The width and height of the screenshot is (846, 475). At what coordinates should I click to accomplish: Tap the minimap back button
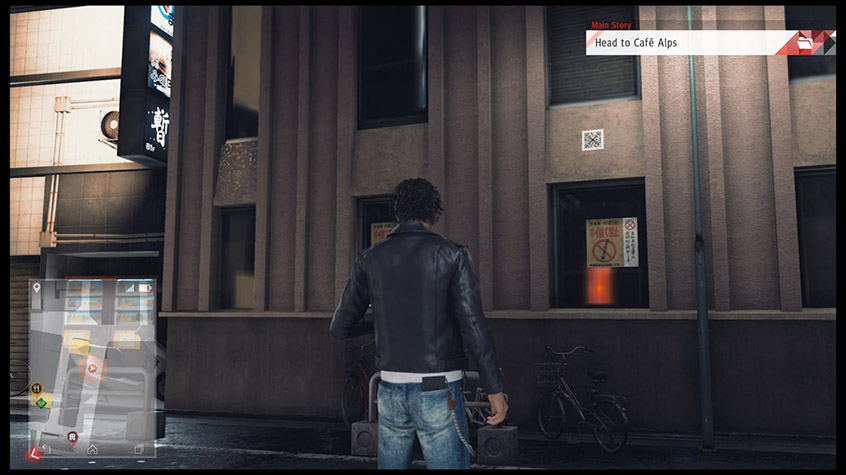coord(44,449)
